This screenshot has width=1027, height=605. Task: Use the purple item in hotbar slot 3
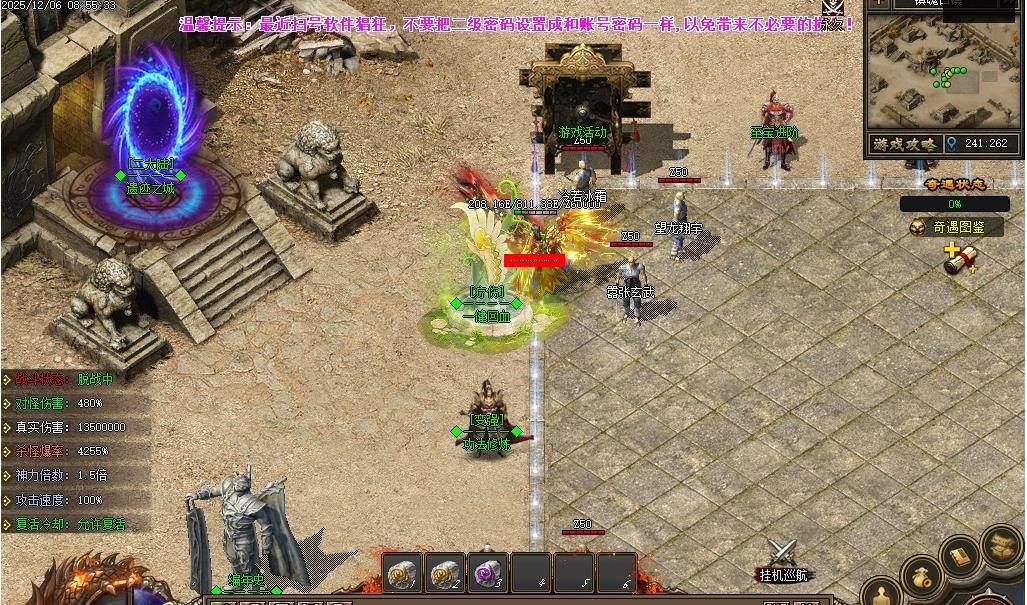click(488, 573)
